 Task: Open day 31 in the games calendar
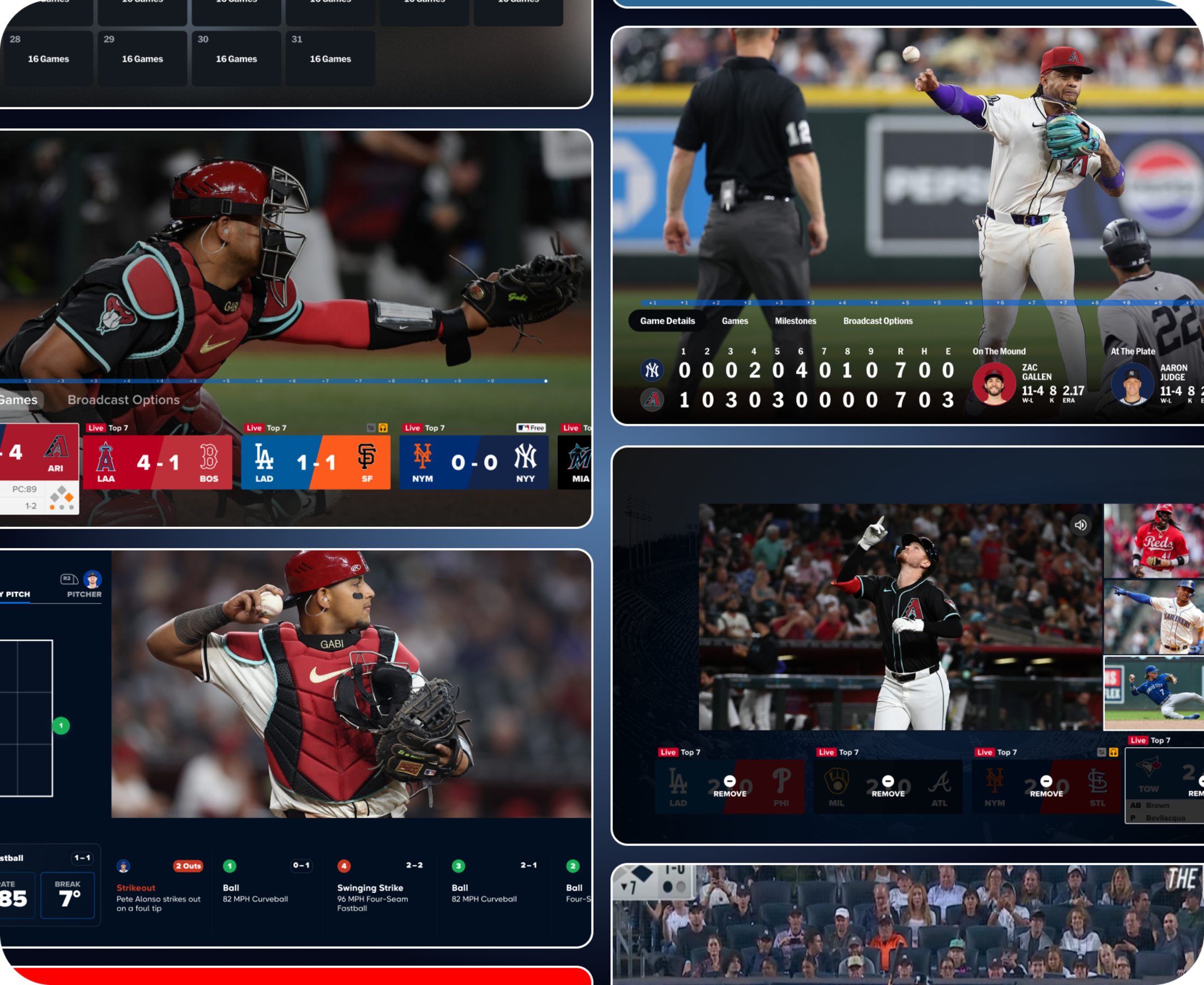tap(330, 58)
